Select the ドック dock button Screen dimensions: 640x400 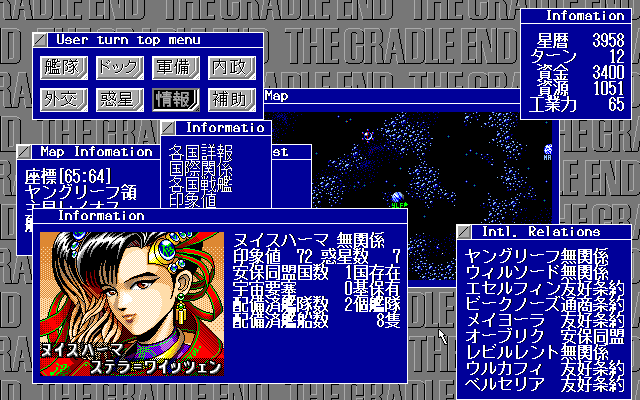click(x=118, y=67)
